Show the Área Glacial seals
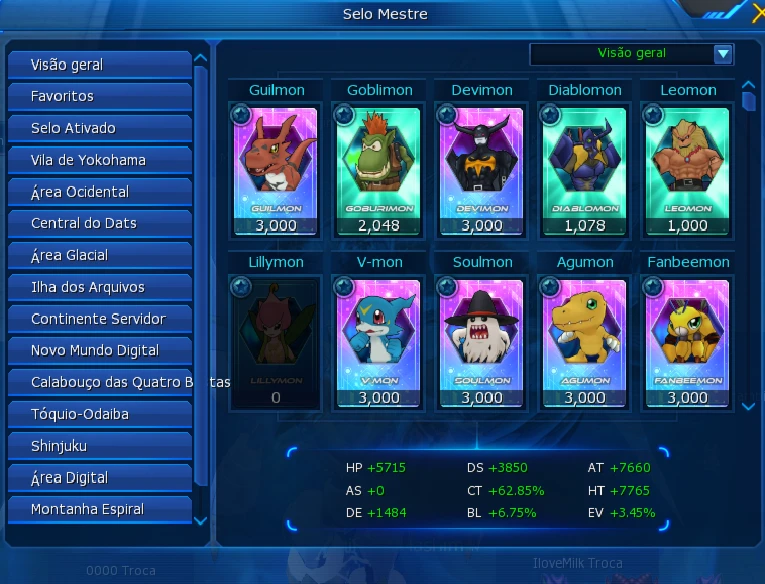 pyautogui.click(x=99, y=256)
